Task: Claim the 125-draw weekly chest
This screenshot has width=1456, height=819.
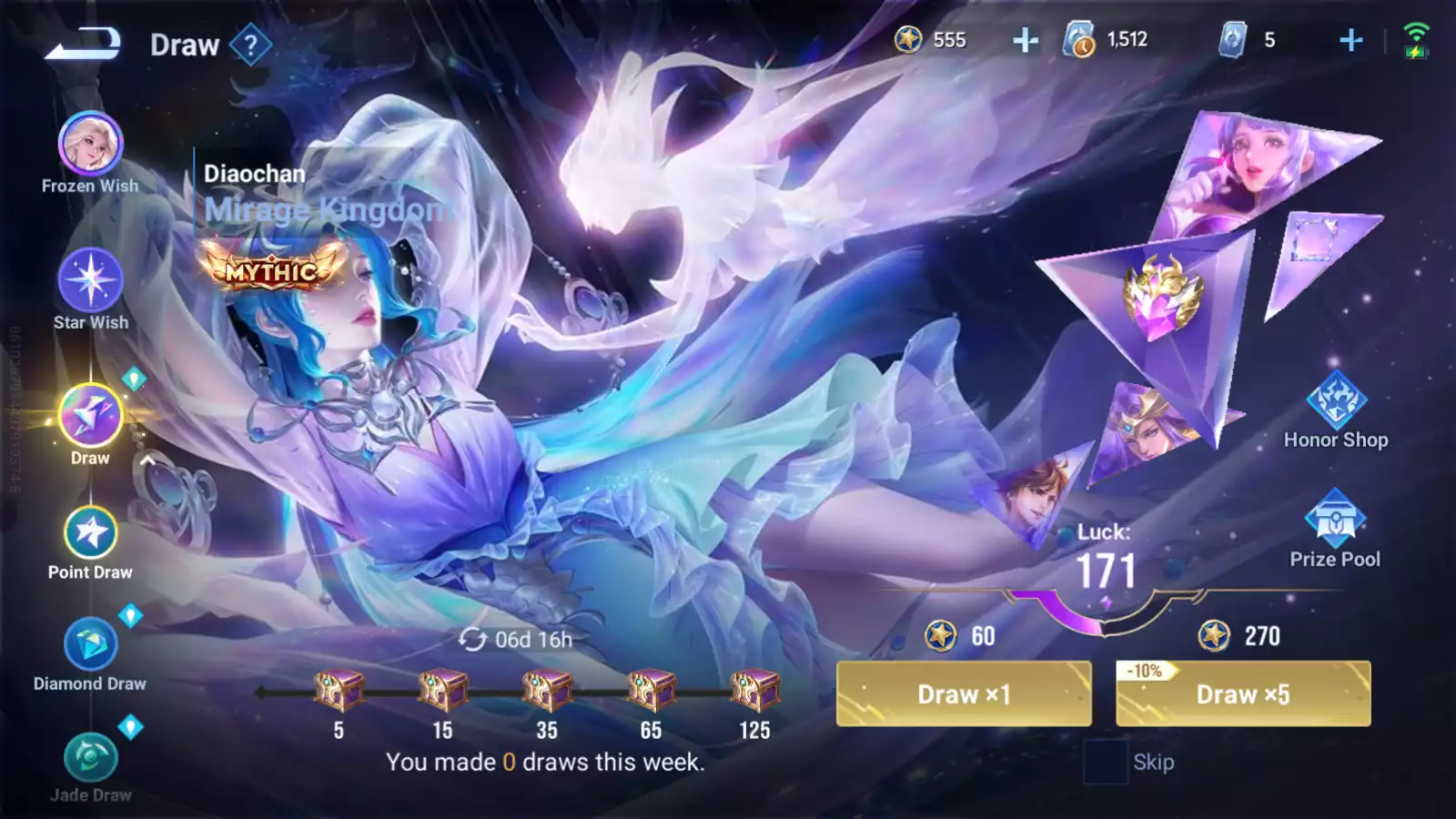Action: 754,691
